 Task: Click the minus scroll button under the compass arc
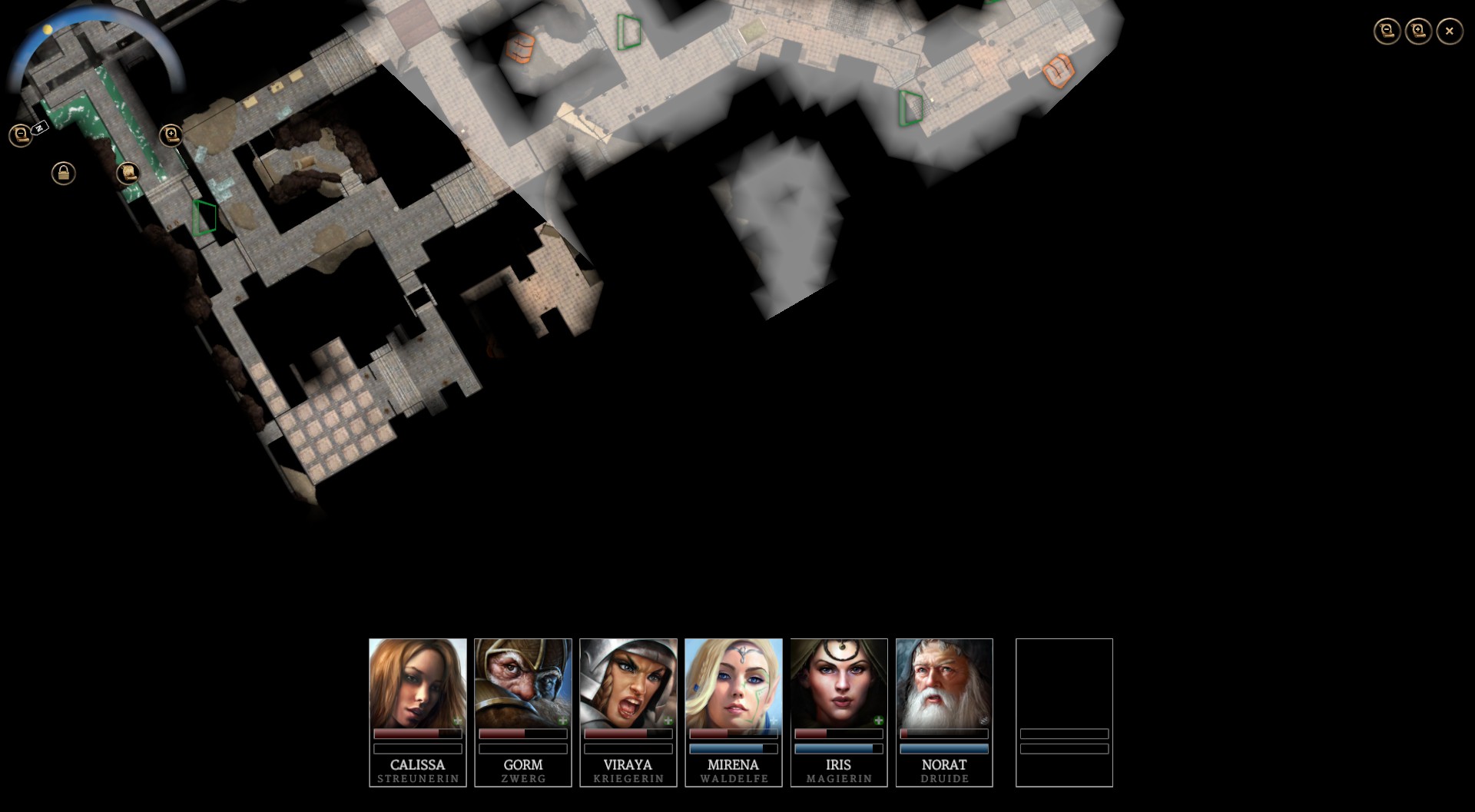tap(21, 135)
